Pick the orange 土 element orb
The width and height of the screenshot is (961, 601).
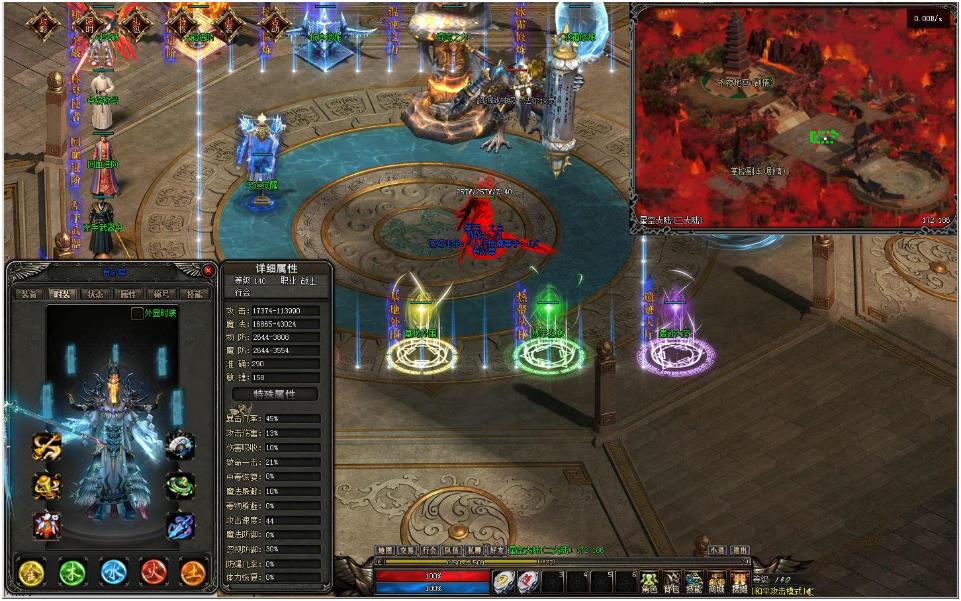[193, 571]
